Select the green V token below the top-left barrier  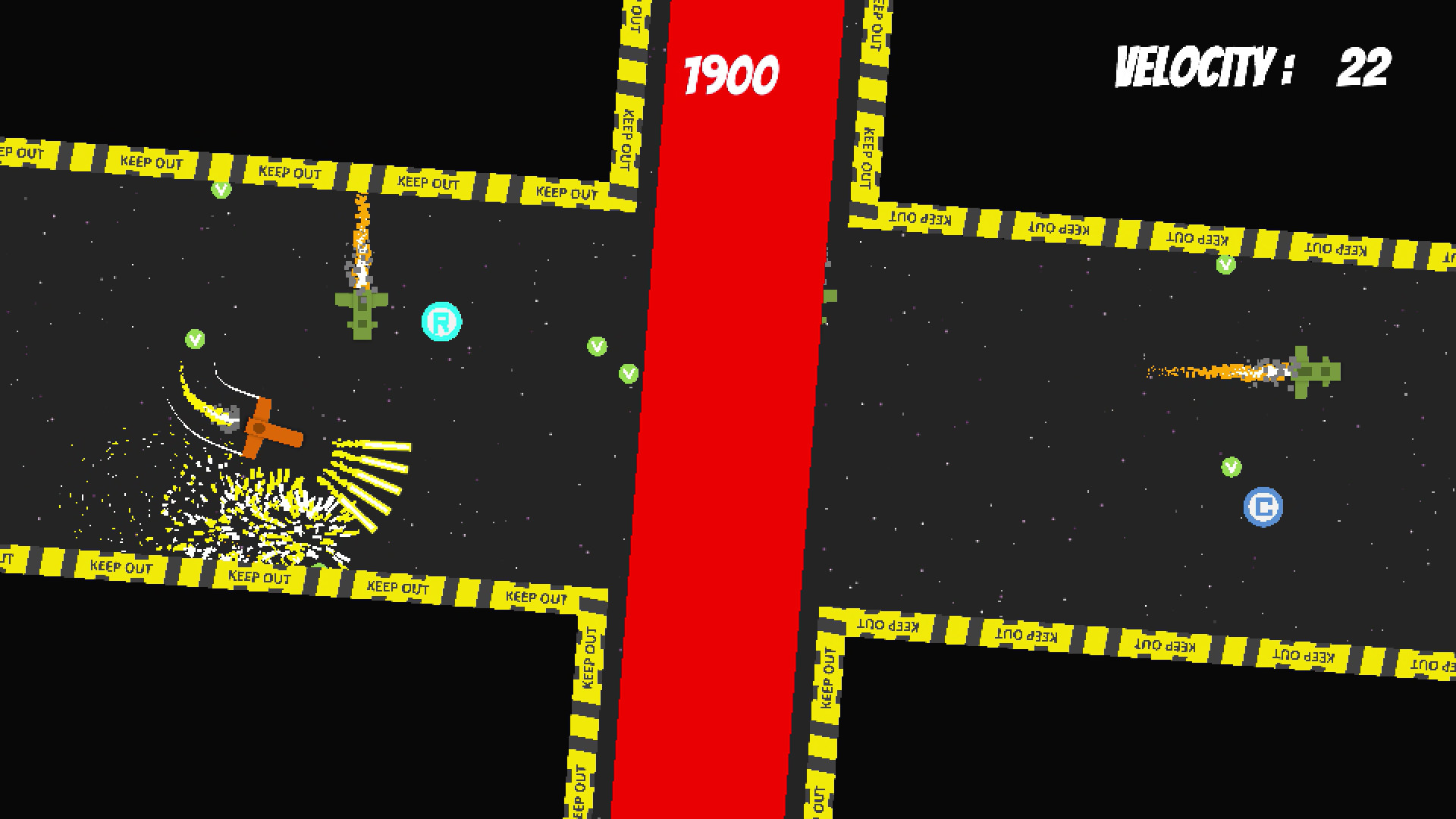[x=221, y=189]
